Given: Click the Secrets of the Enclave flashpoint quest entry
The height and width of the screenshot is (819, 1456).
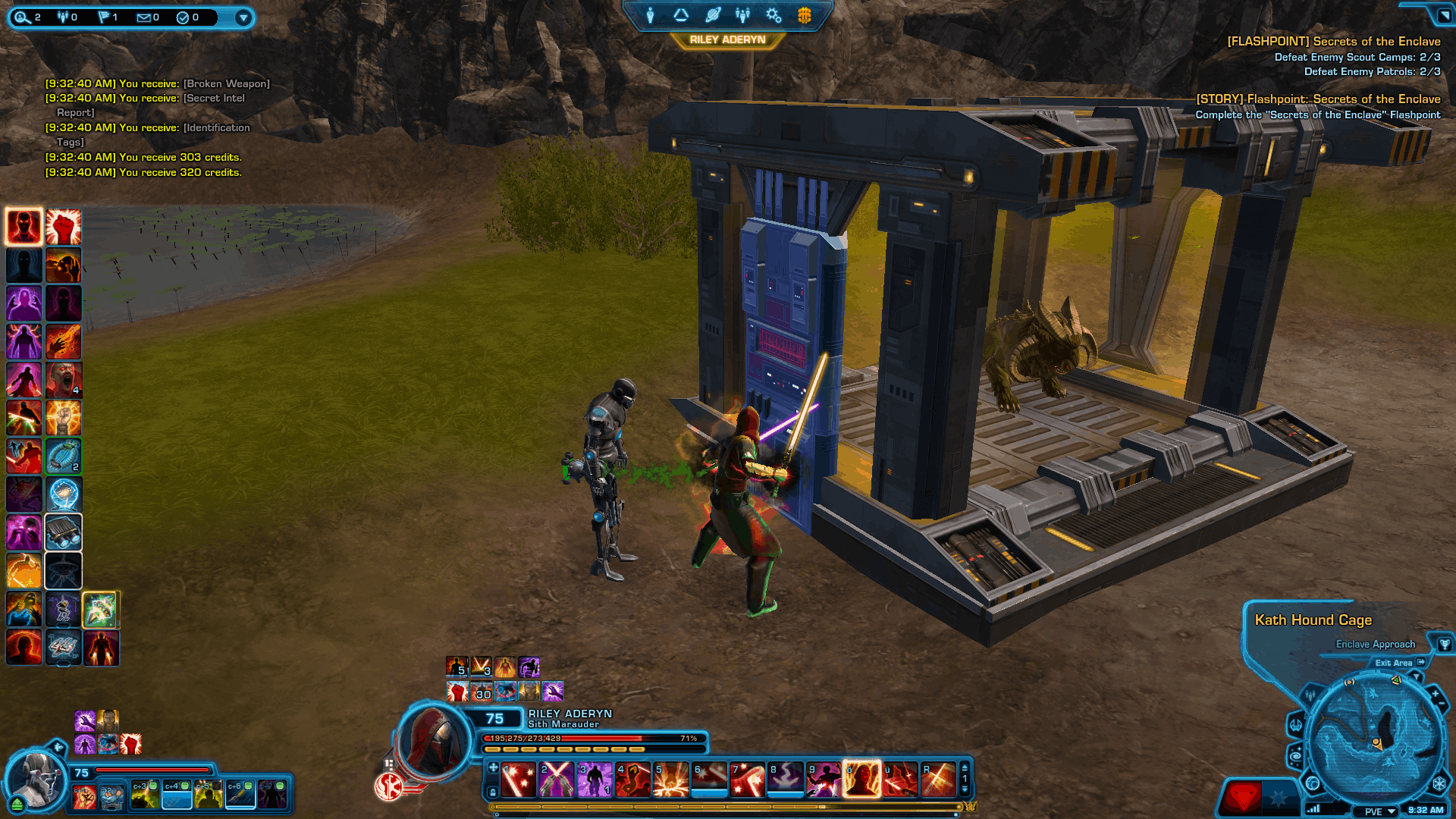Looking at the screenshot, I should 1335,42.
